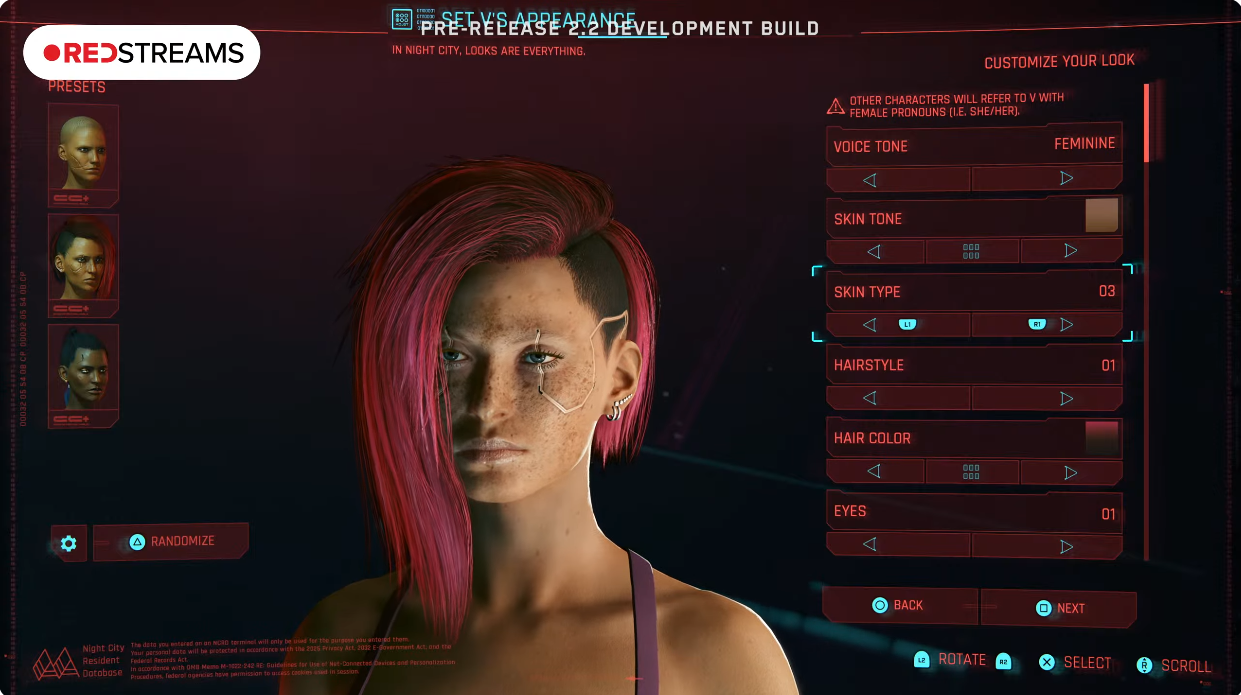Cycle Skin Tone to the previous shade

pos(874,251)
